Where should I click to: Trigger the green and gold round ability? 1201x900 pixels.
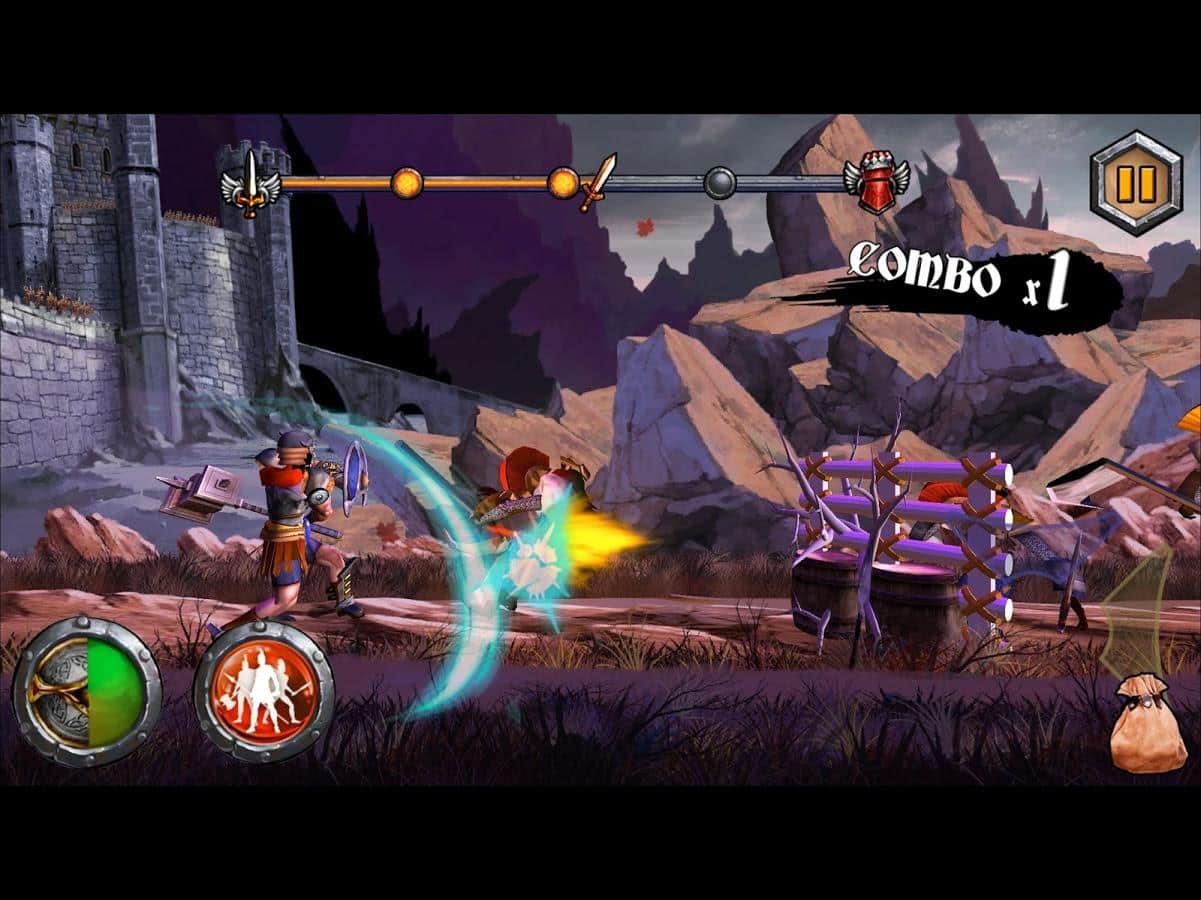click(x=87, y=692)
